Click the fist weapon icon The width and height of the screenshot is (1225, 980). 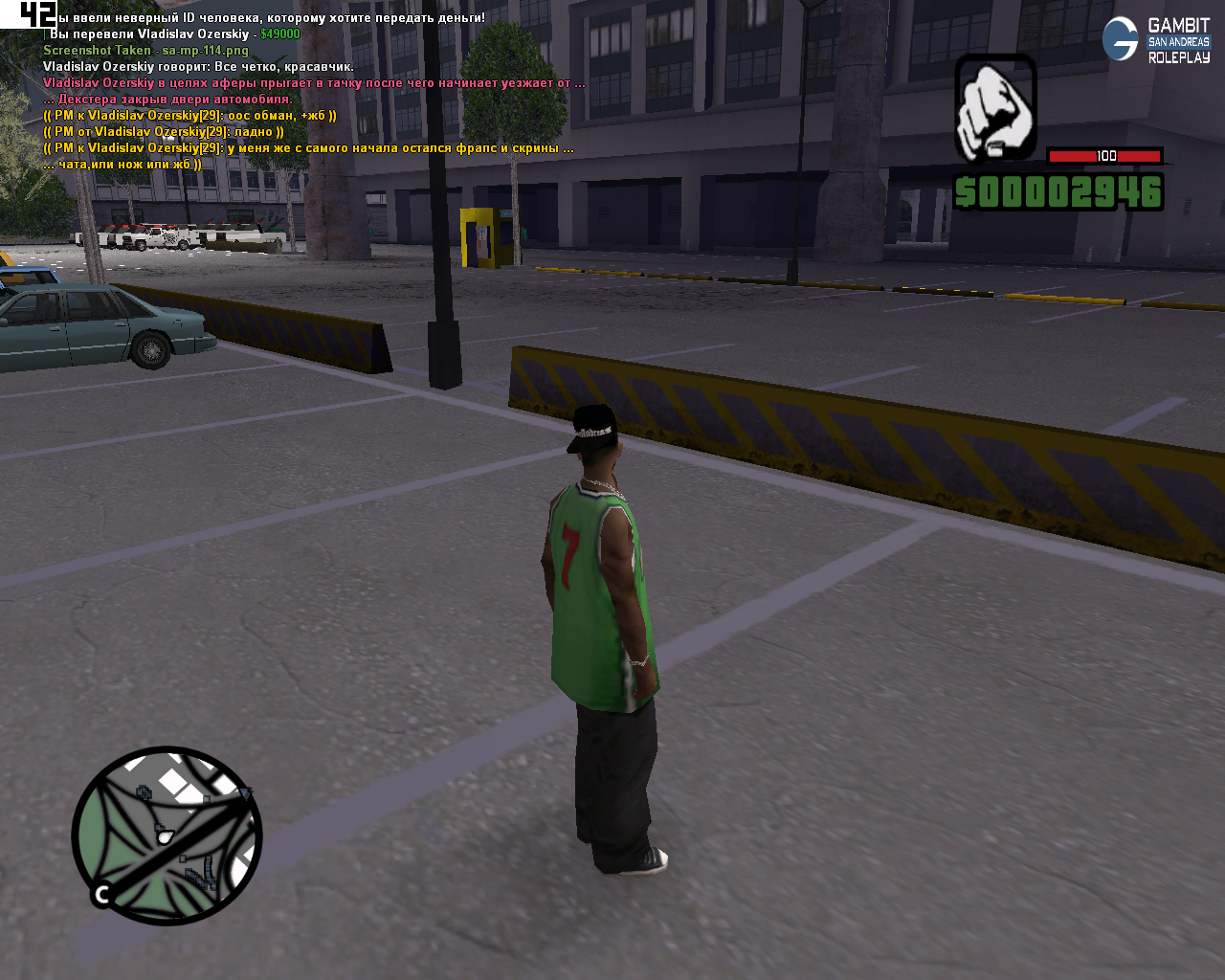995,107
